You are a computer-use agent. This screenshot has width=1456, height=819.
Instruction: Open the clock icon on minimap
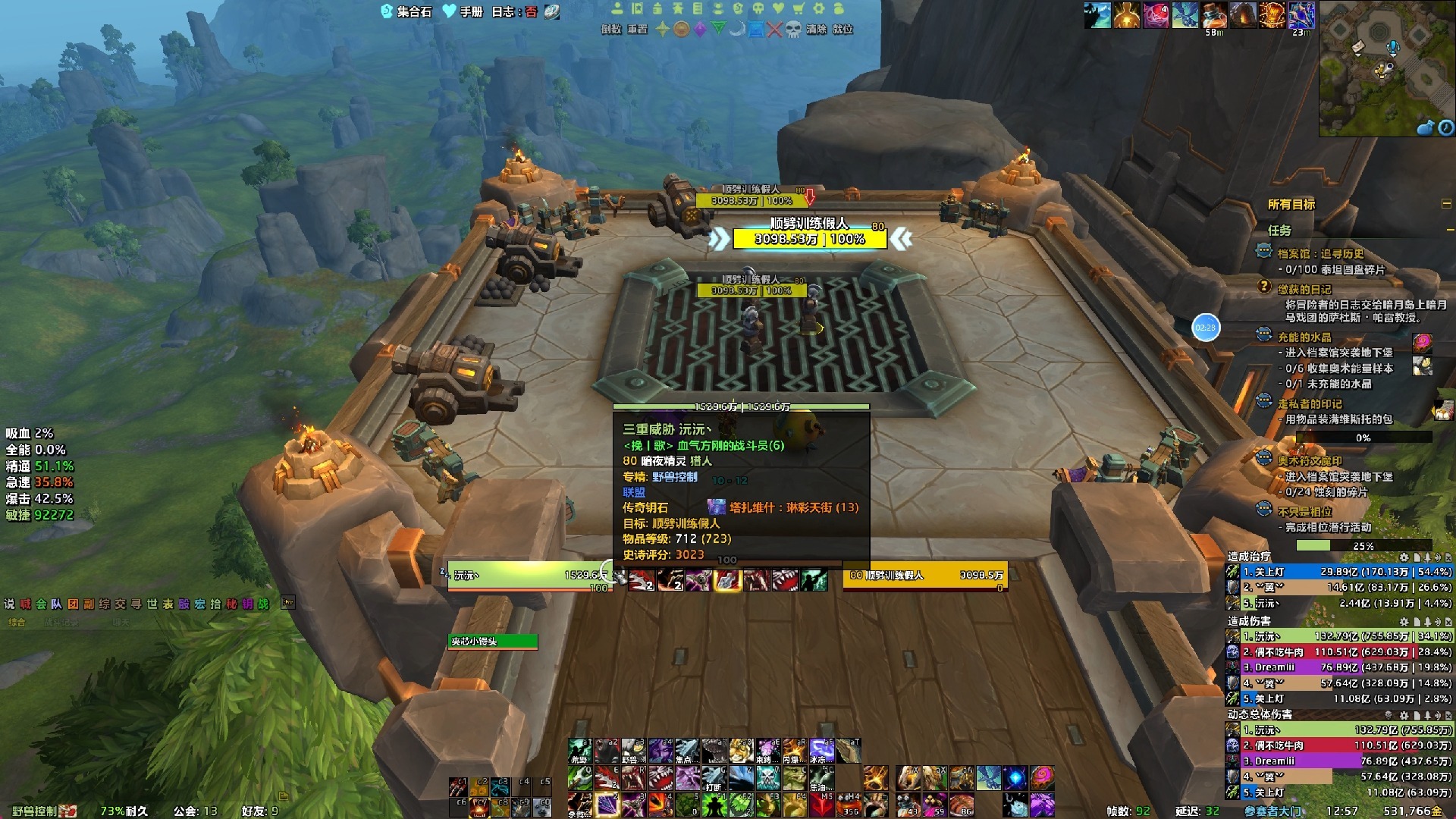1445,127
